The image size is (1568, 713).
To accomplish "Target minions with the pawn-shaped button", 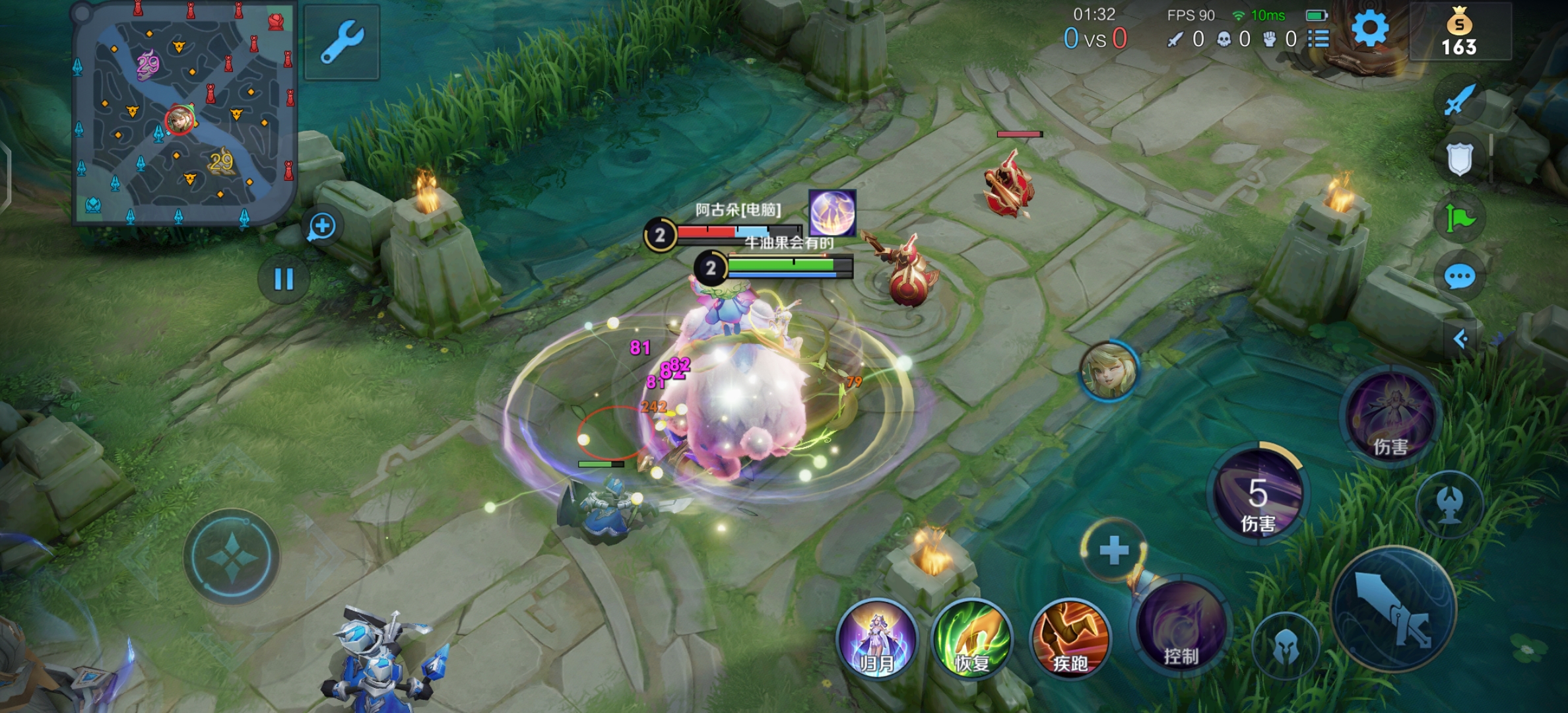I will coord(1449,504).
